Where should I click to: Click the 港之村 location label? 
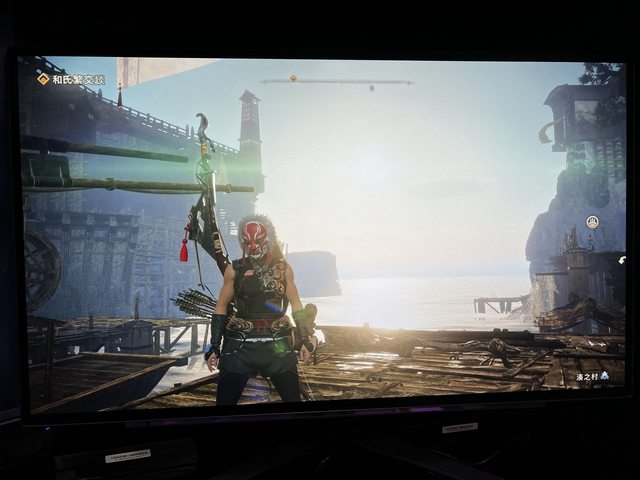click(590, 376)
